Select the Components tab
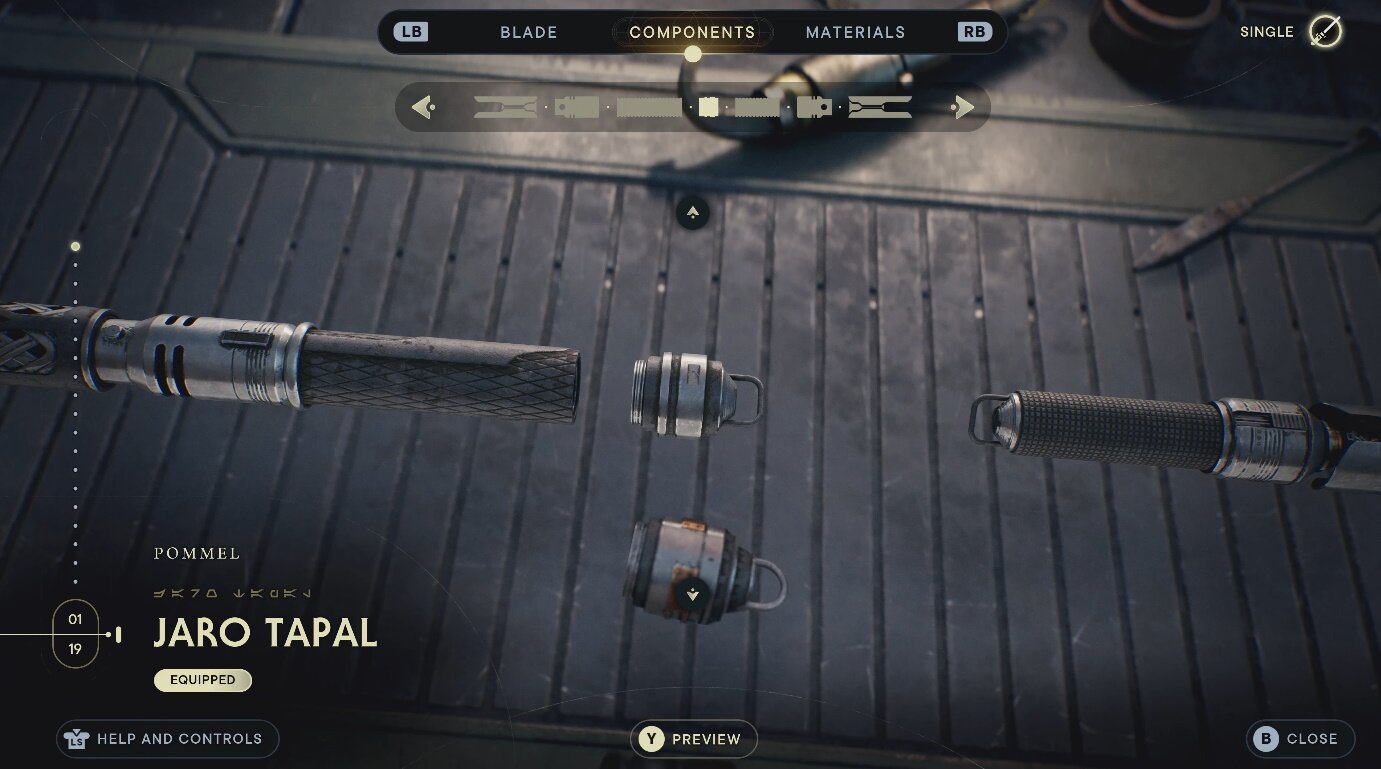 coord(692,32)
